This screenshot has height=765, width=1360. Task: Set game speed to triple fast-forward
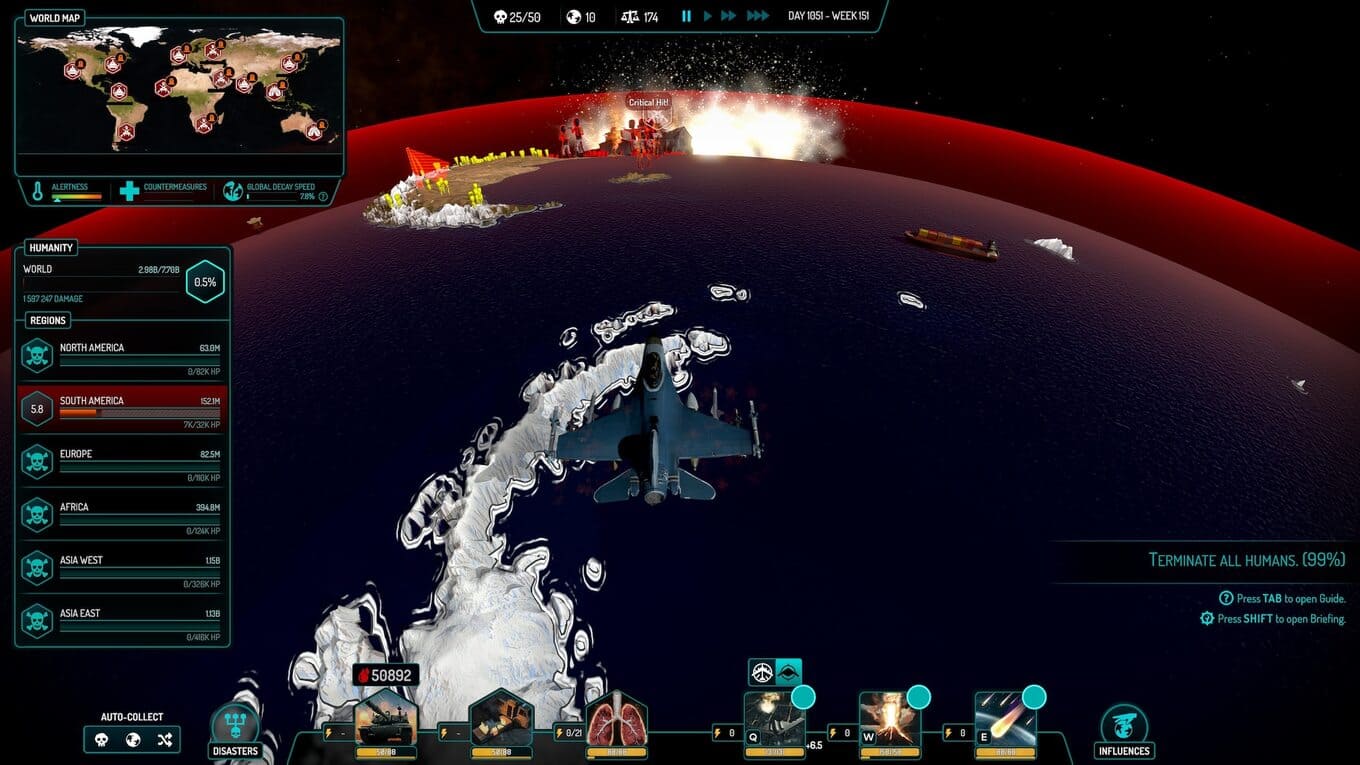758,16
